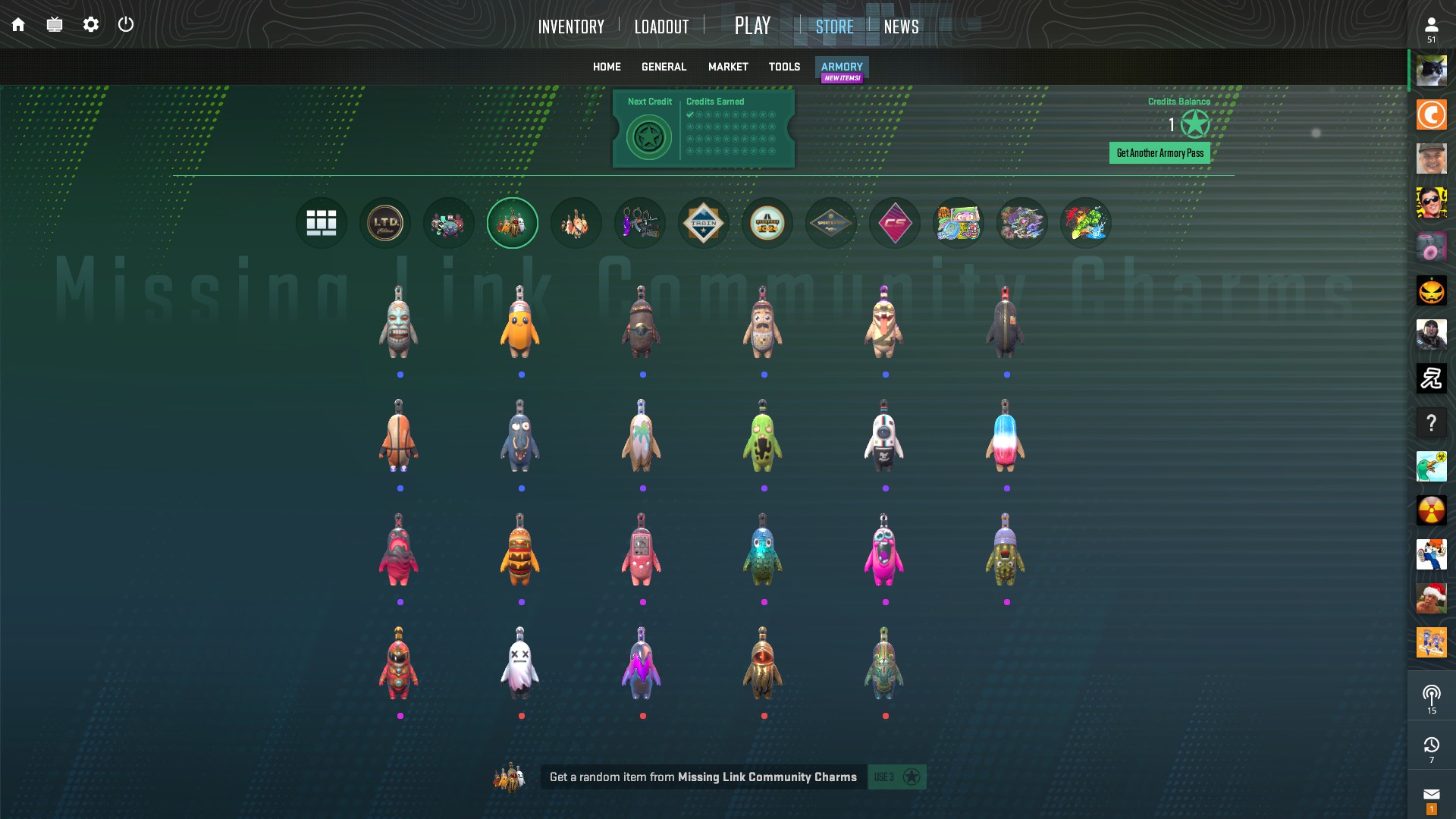Viewport: 1456px width, 819px height.
Task: Open the Inventory menu
Action: click(x=571, y=27)
